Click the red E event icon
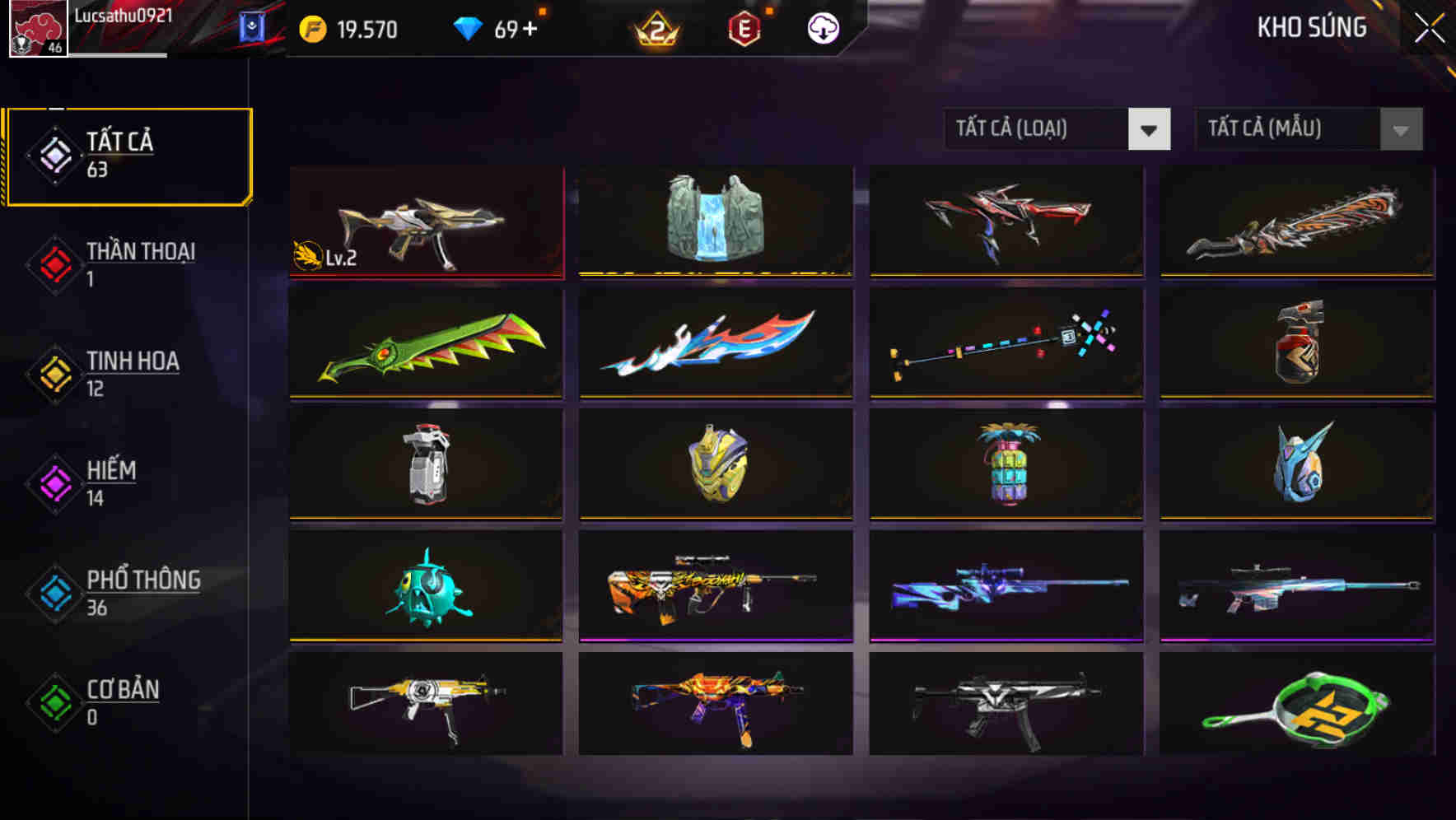1456x820 pixels. 745,27
